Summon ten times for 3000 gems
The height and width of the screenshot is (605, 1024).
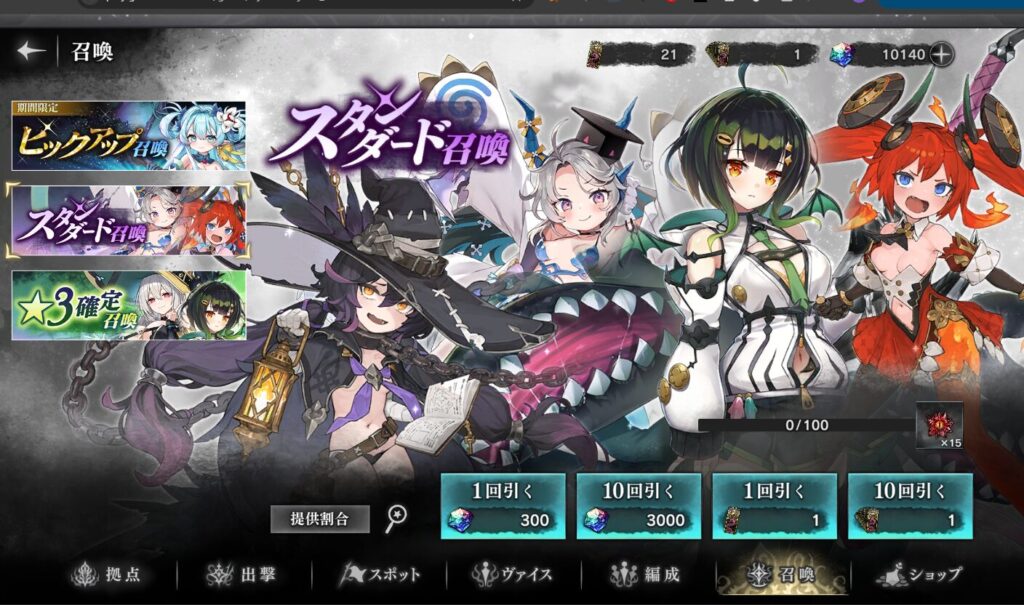(638, 506)
